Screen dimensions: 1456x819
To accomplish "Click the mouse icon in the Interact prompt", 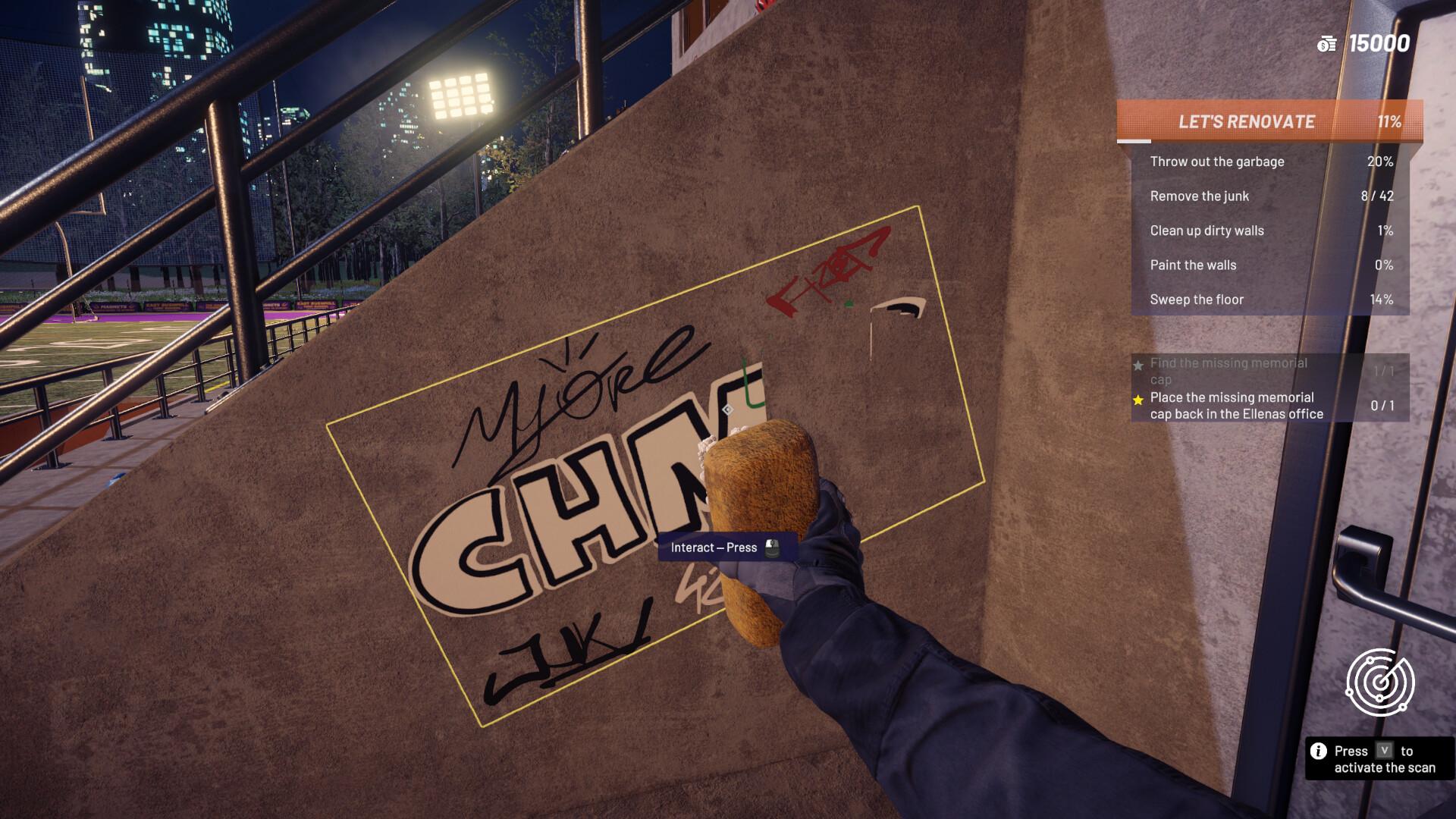I will (x=772, y=547).
